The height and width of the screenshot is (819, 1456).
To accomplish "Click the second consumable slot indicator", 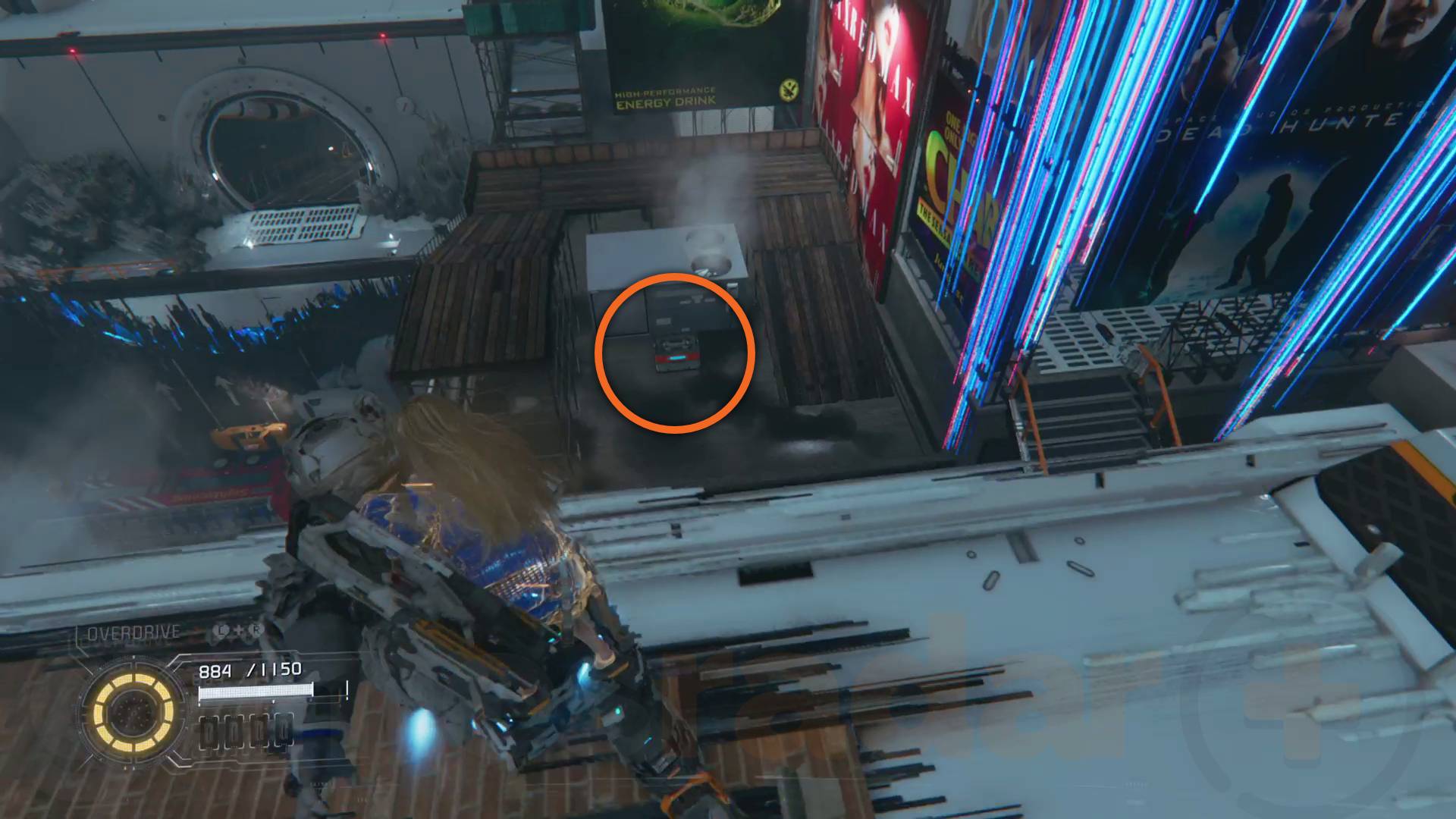I will click(x=235, y=733).
